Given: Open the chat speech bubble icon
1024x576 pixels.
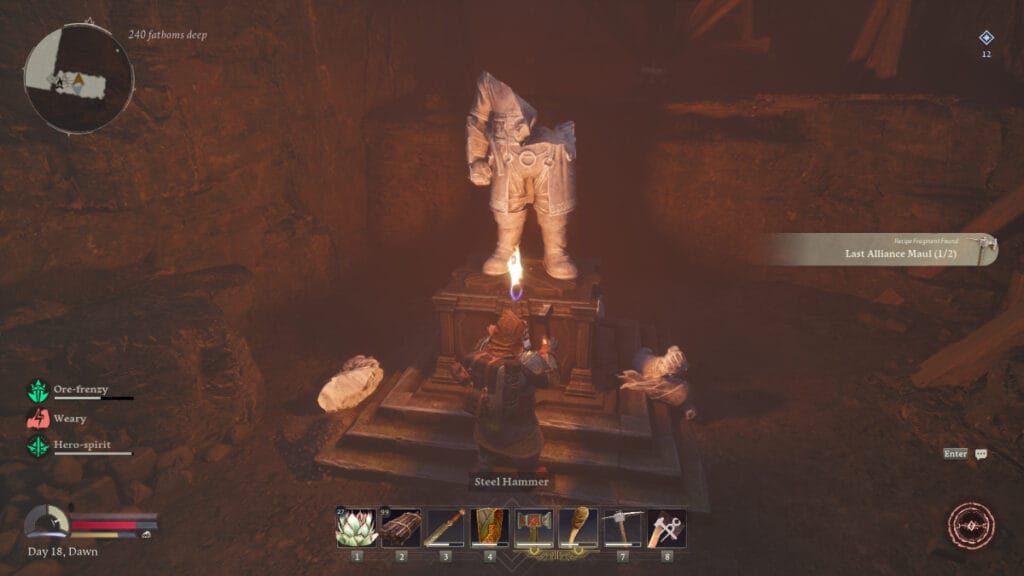Looking at the screenshot, I should (x=981, y=454).
